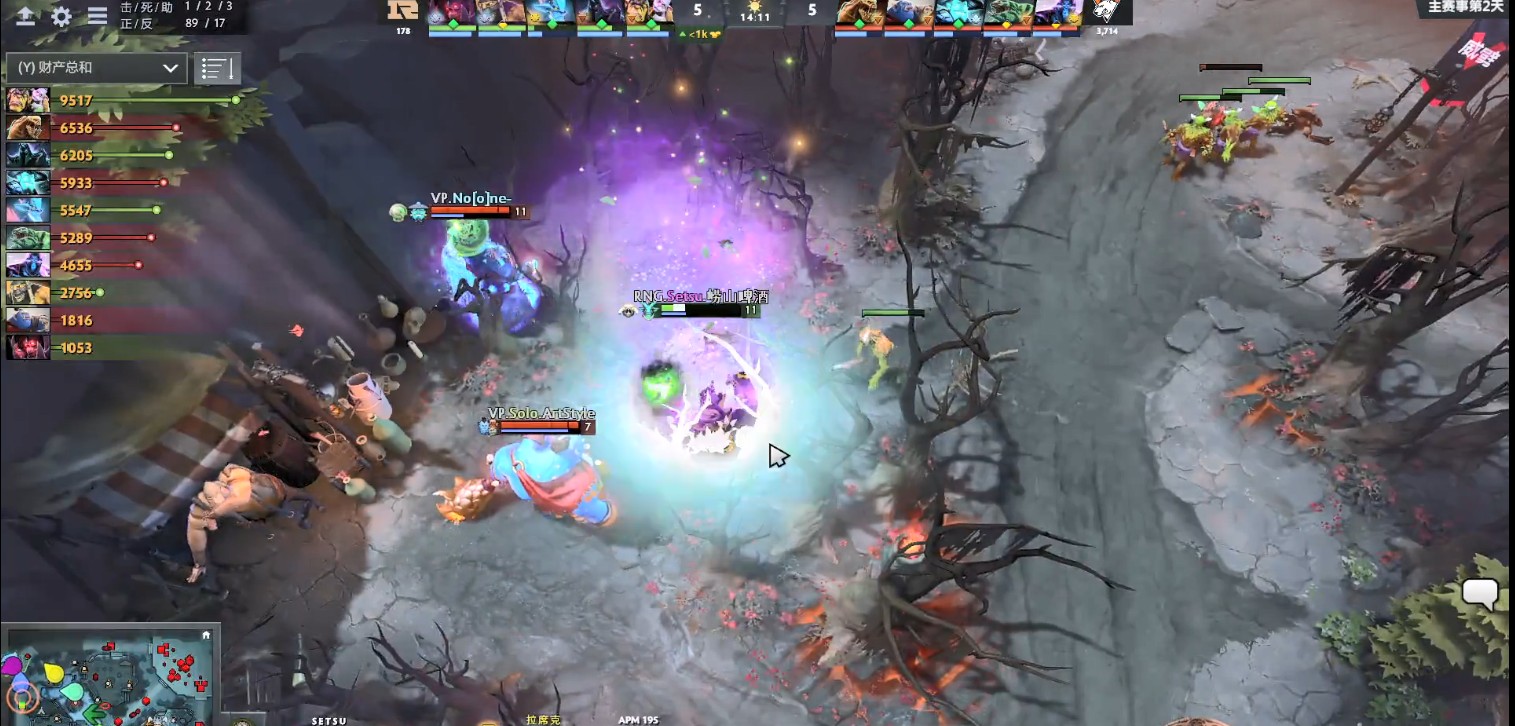Screen dimensions: 1515x726
Task: Open the hamburger menu next to settings gear
Action: [x=96, y=17]
